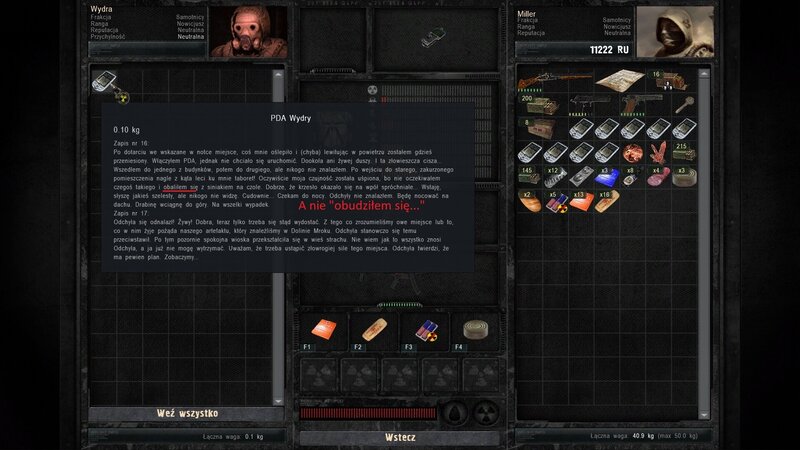Select the pistol in Miller's inventory

point(630,104)
